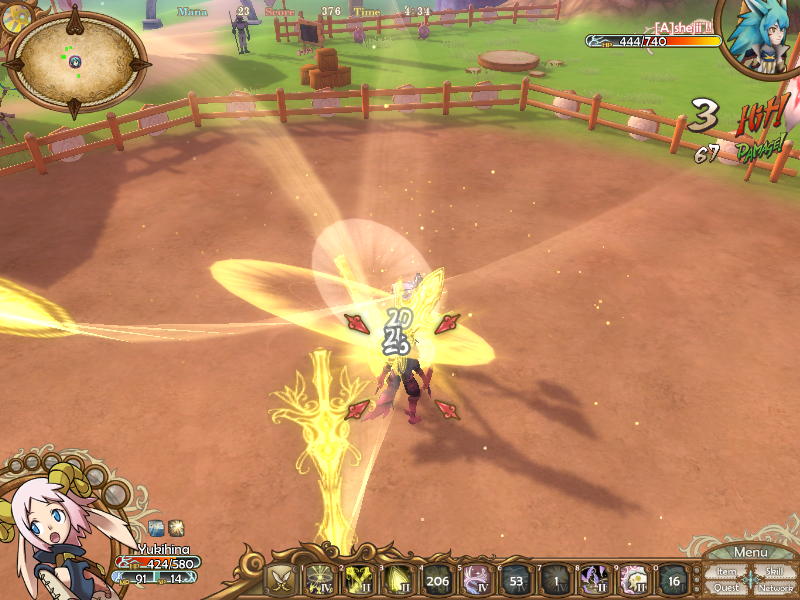
Task: Open the Network menu
Action: click(775, 588)
